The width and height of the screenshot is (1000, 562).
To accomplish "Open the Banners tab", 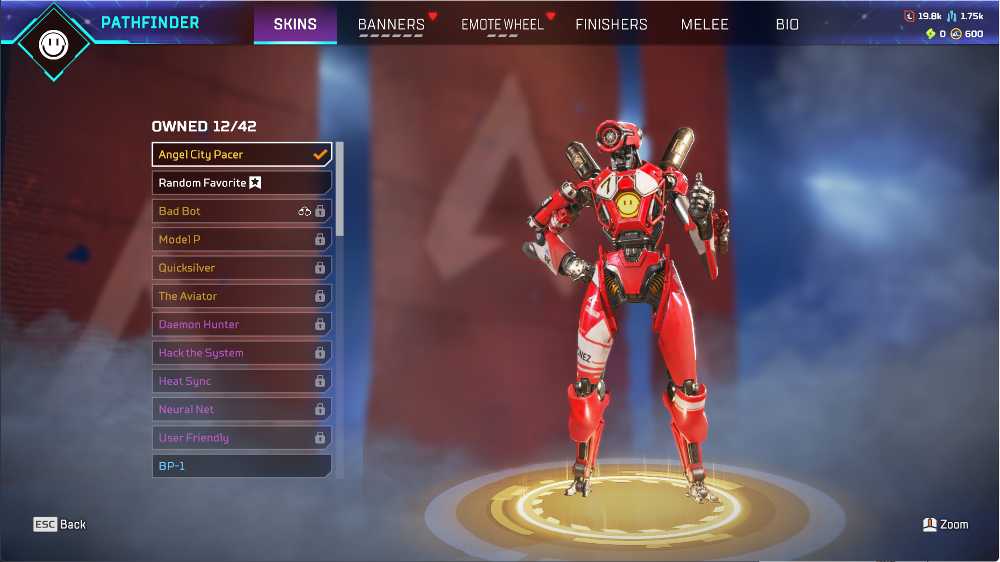I will (391, 24).
